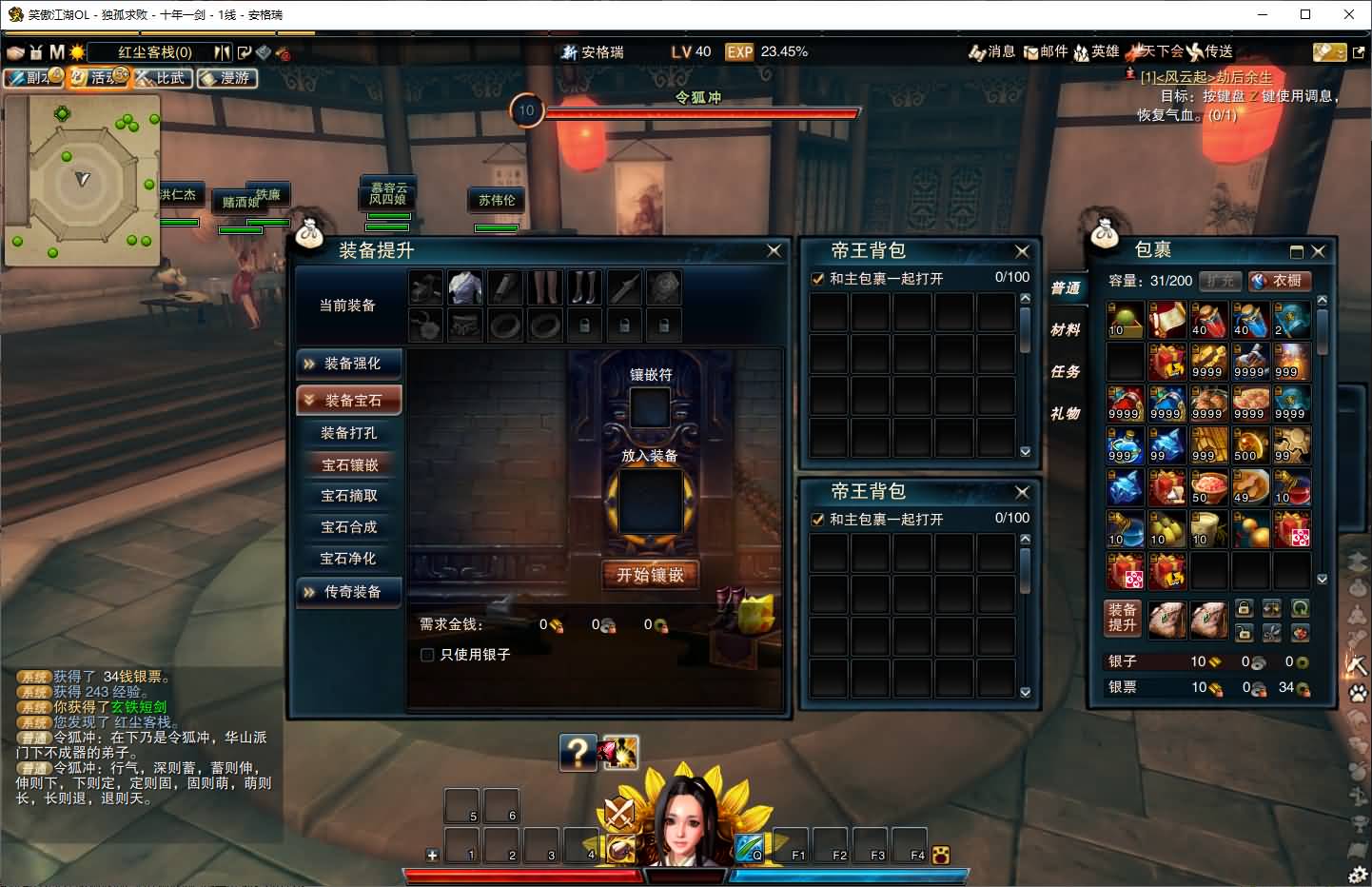Maximize the game window
Viewport: 1372px width, 887px height.
[1305, 14]
